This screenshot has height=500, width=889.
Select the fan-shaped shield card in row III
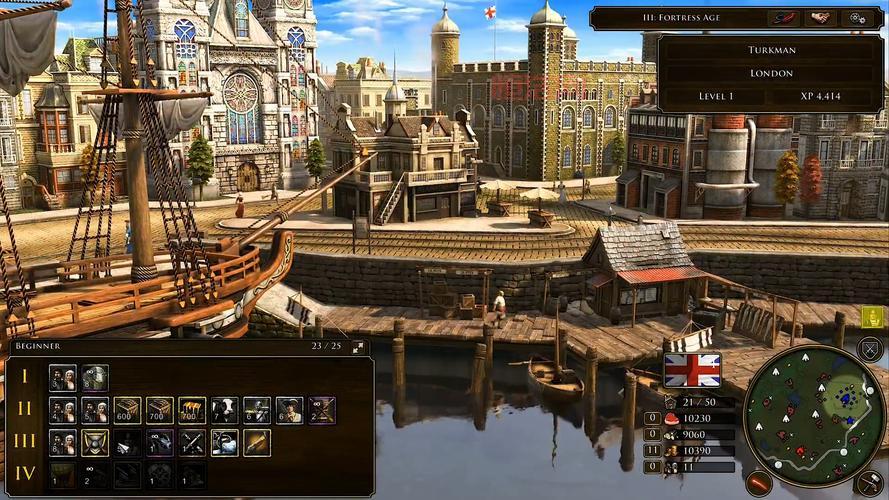[x=95, y=442]
